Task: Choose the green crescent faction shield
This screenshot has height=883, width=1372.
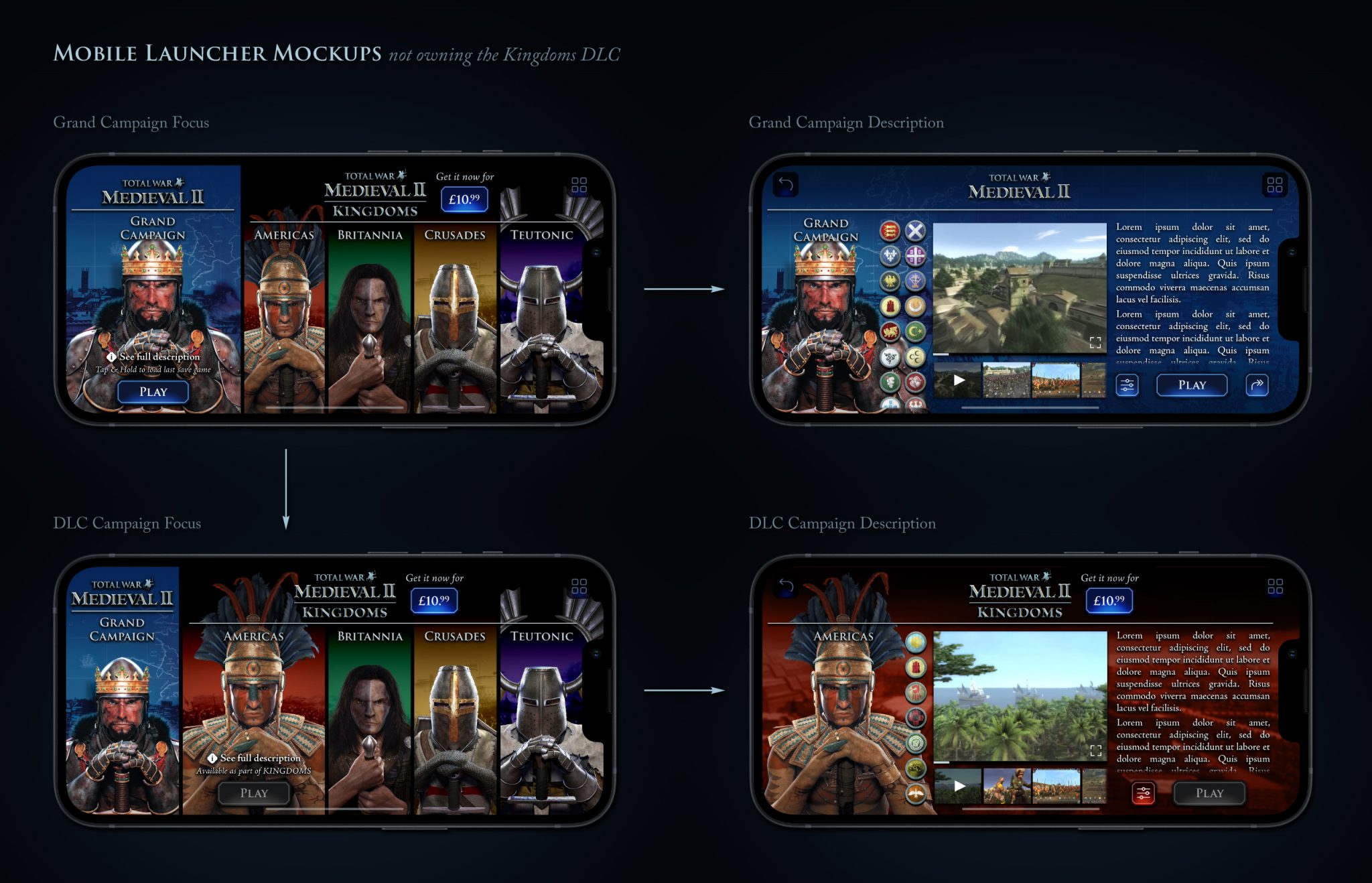Action: tap(915, 331)
